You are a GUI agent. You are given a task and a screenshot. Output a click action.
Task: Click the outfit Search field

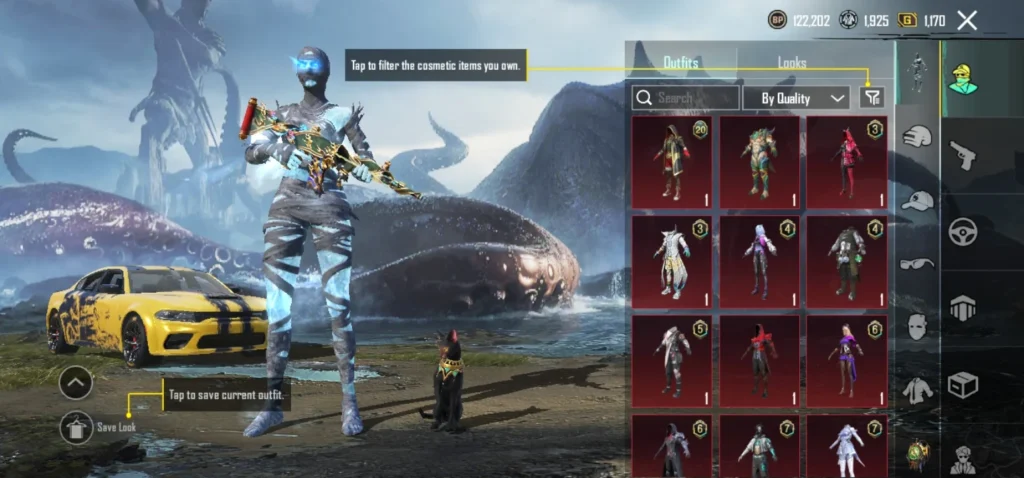coord(686,98)
